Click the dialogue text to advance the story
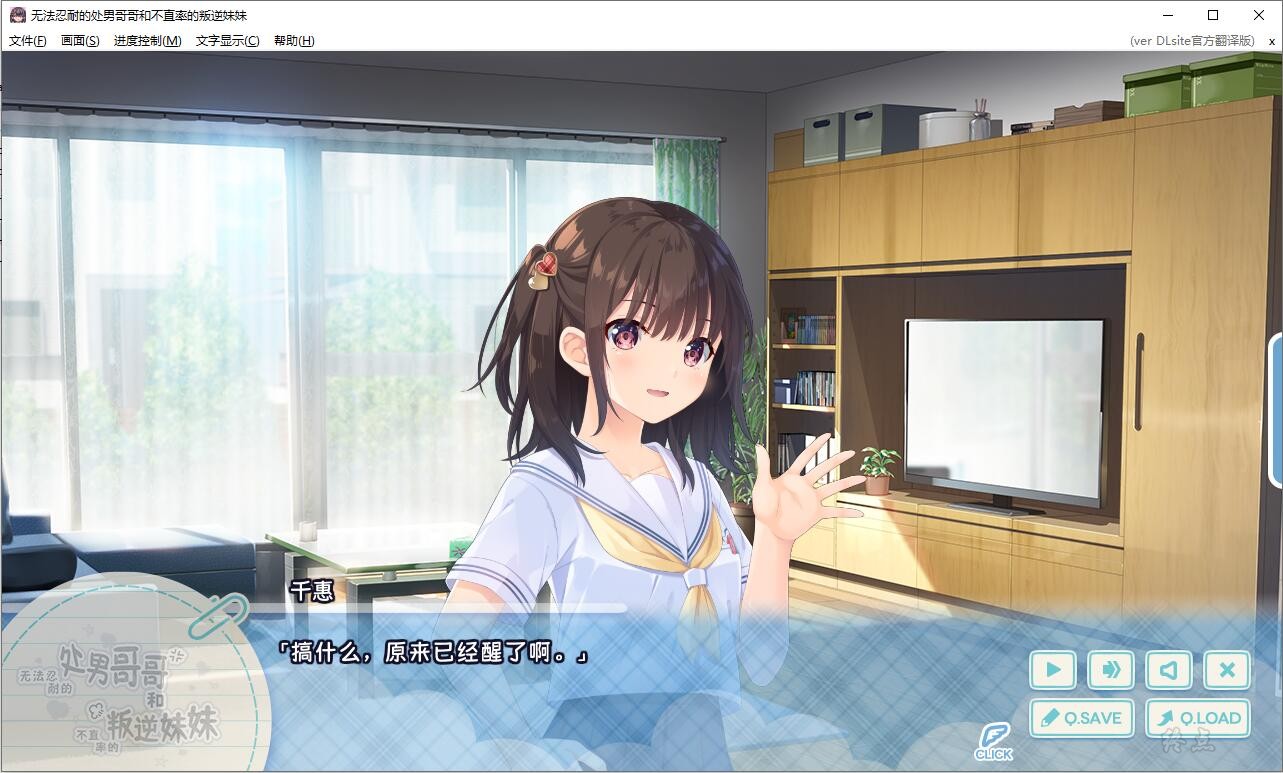Image resolution: width=1283 pixels, height=773 pixels. point(435,651)
